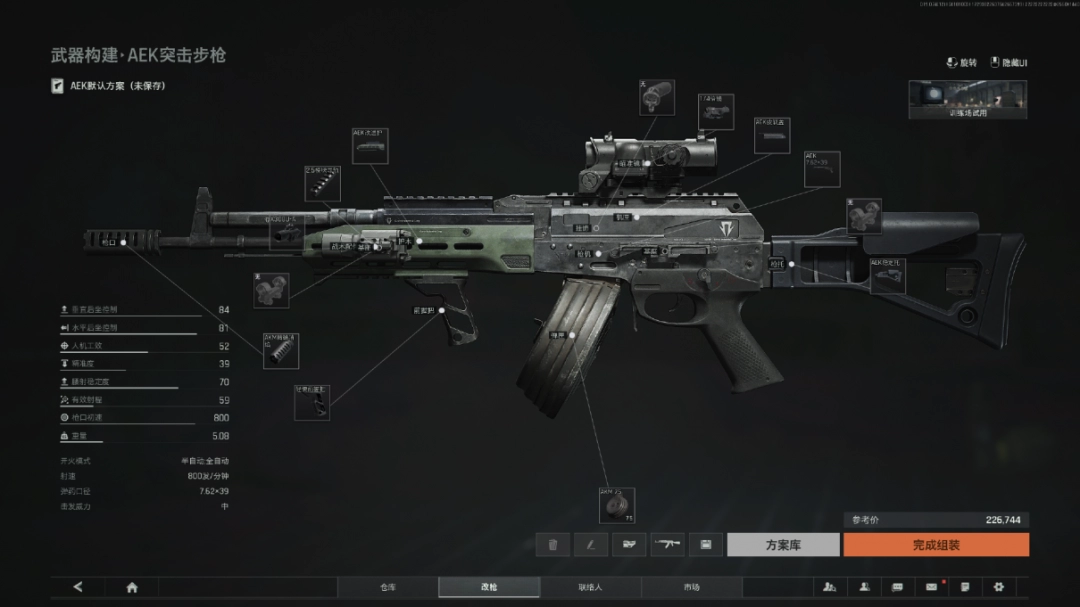Click the pencil rename button
The width and height of the screenshot is (1080, 607).
pos(591,545)
